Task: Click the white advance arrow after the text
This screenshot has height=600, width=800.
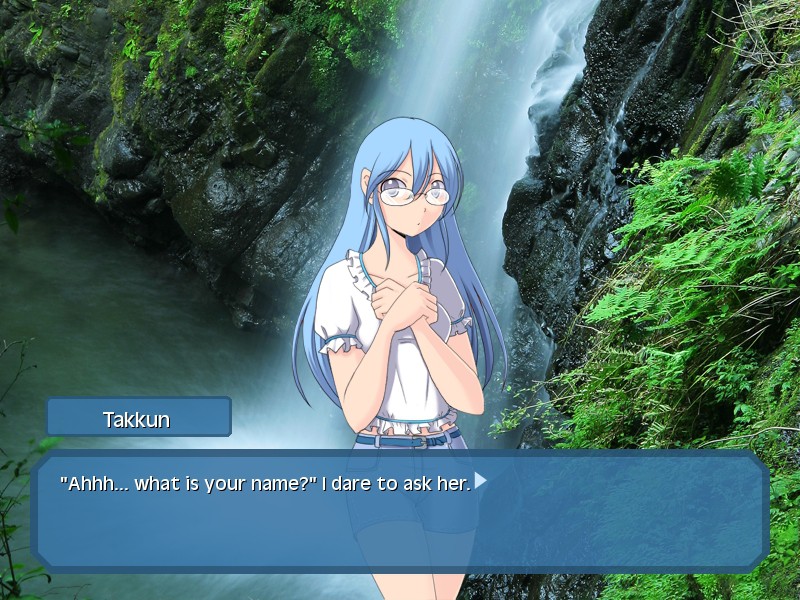Action: coord(480,481)
